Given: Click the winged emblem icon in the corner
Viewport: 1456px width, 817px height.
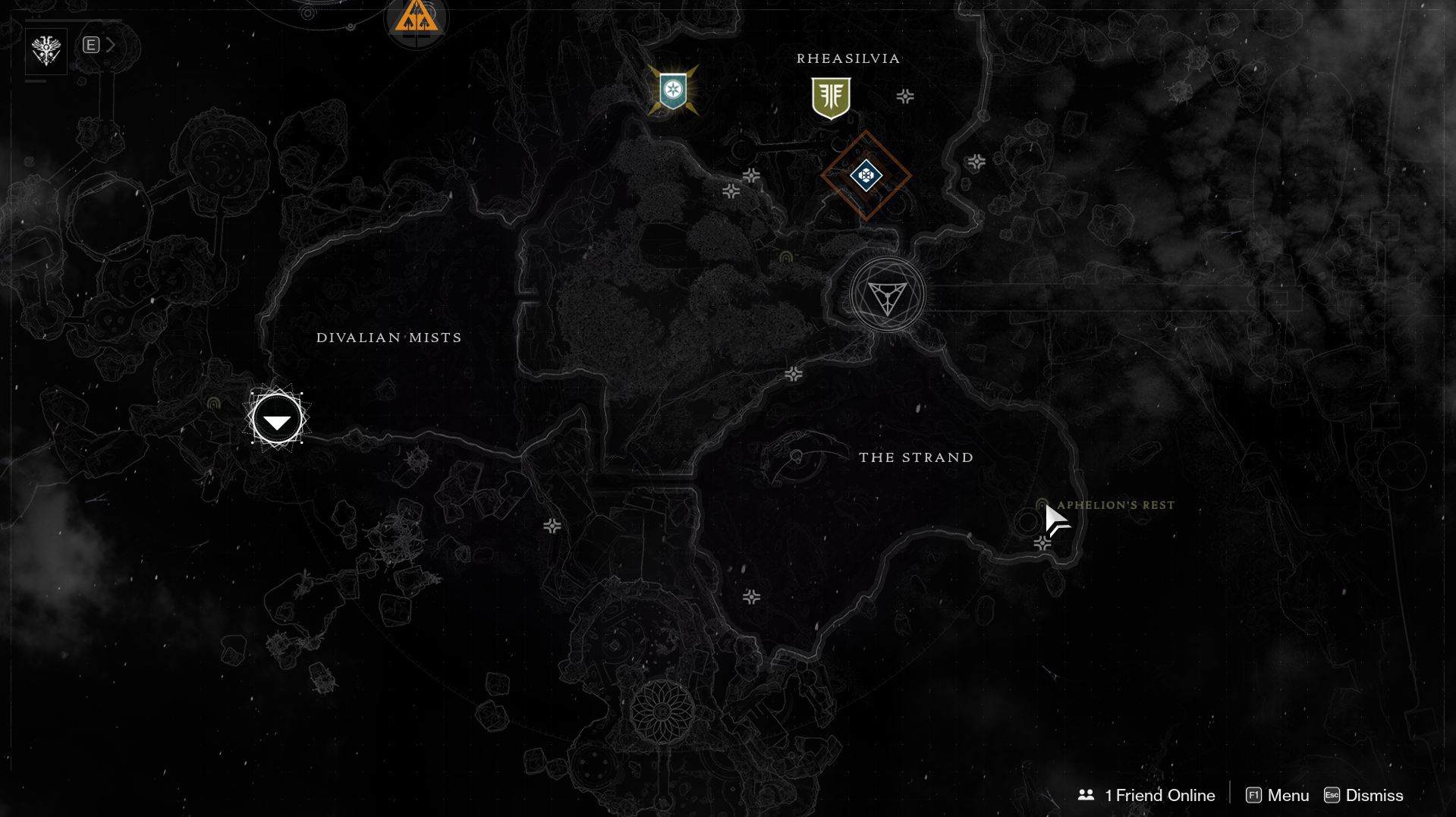Looking at the screenshot, I should tap(46, 52).
